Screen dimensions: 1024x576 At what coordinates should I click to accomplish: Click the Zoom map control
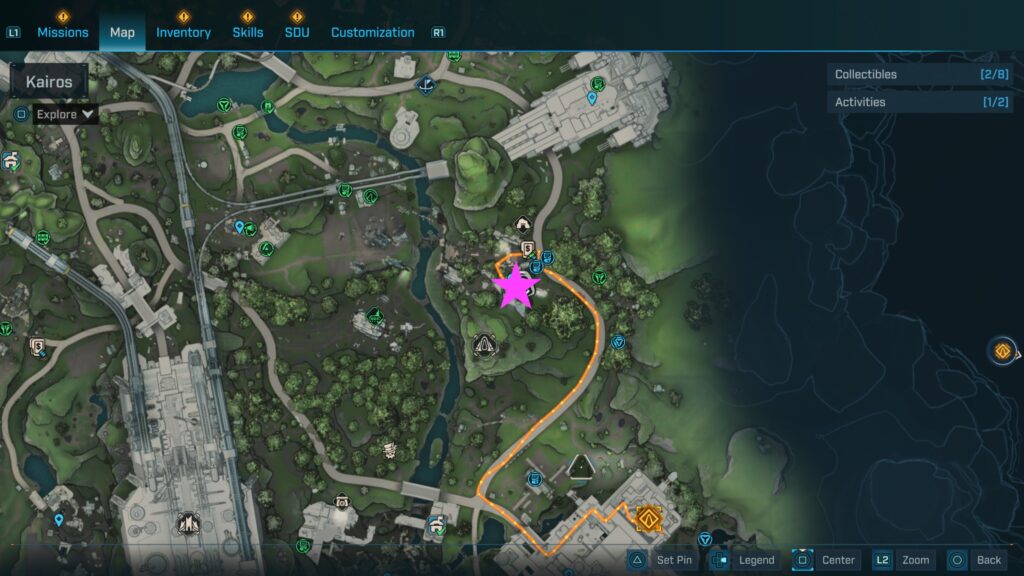coord(904,560)
